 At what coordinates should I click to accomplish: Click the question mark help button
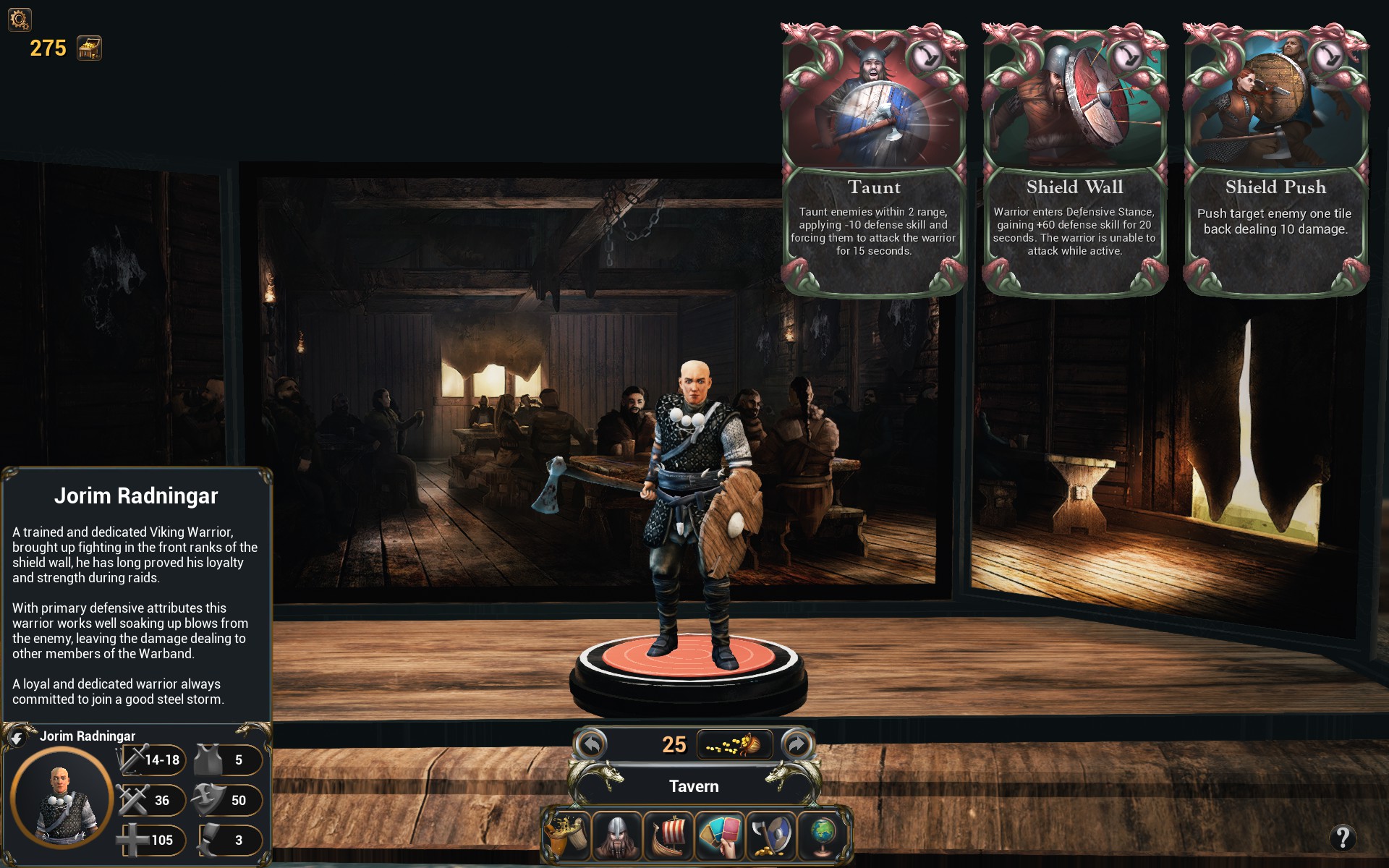(x=1343, y=838)
